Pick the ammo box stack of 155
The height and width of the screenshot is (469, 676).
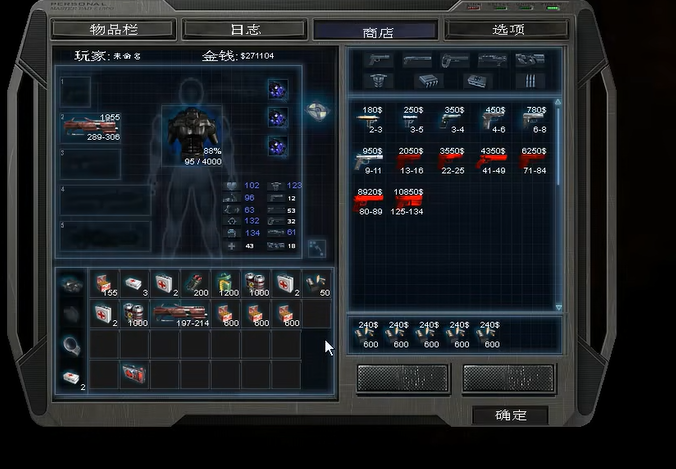[105, 283]
